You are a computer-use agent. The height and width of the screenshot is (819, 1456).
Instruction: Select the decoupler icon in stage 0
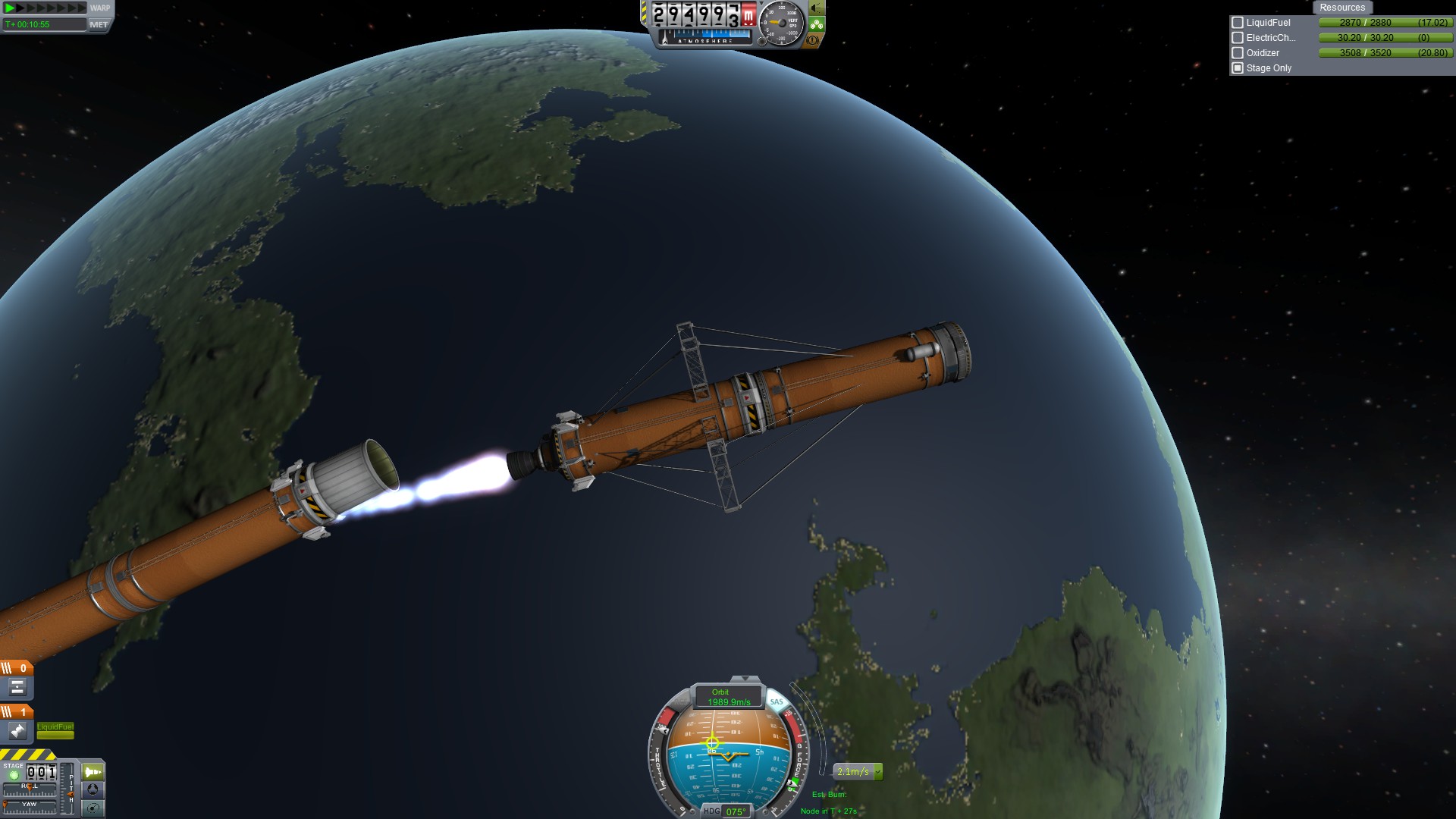17,687
